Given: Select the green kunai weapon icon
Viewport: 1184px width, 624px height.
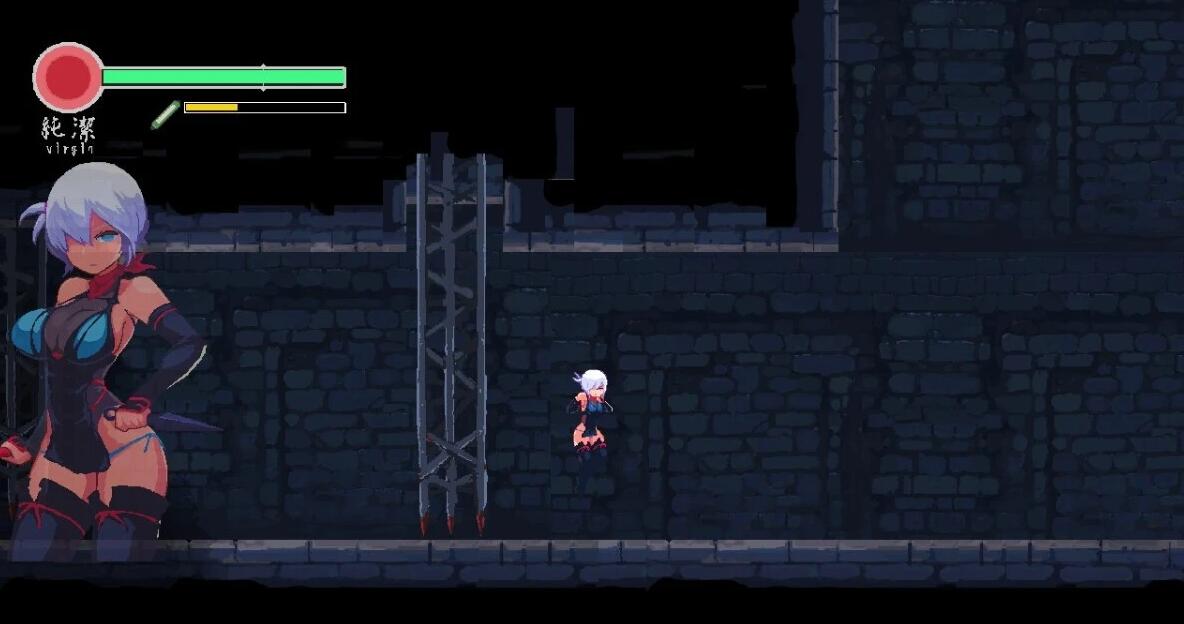Looking at the screenshot, I should point(165,114).
